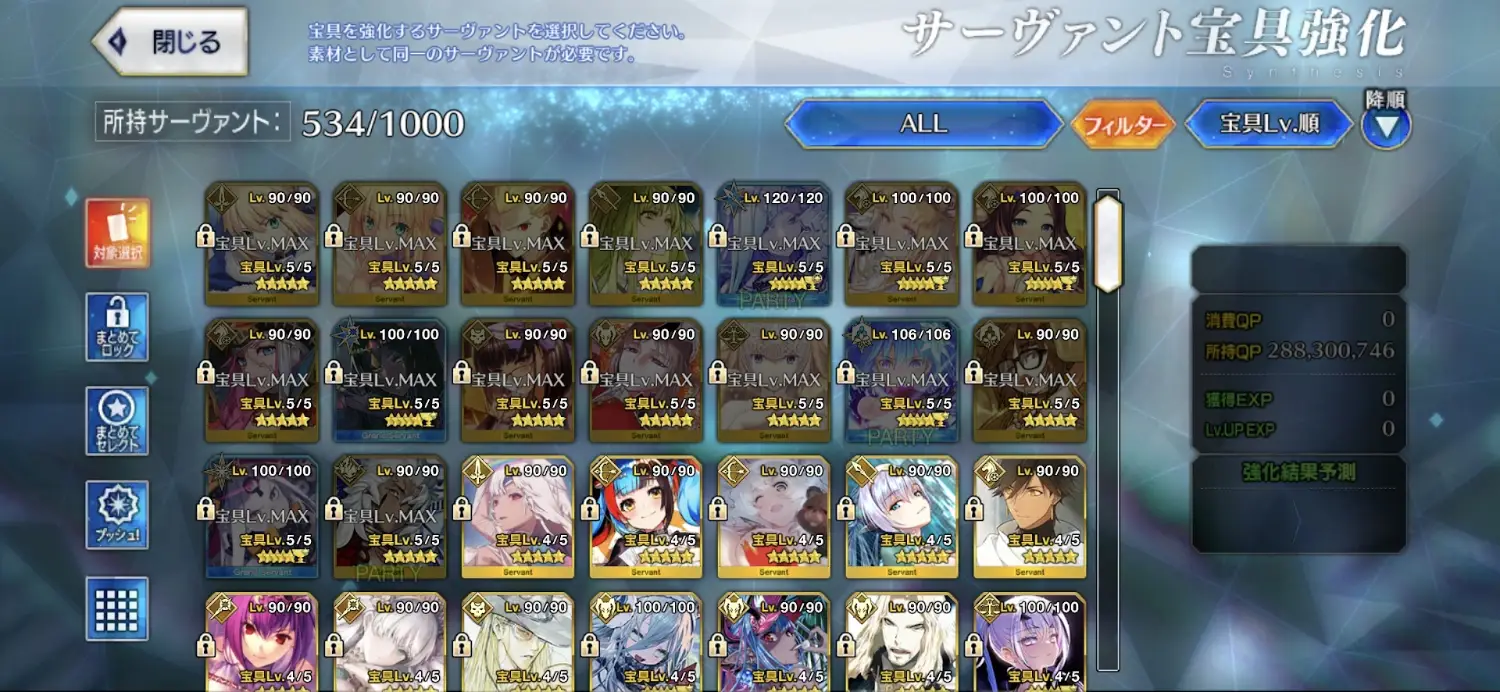This screenshot has width=1500, height=692.
Task: Pick the black-haired girl with orange hair ornaments
Action: tap(645, 517)
